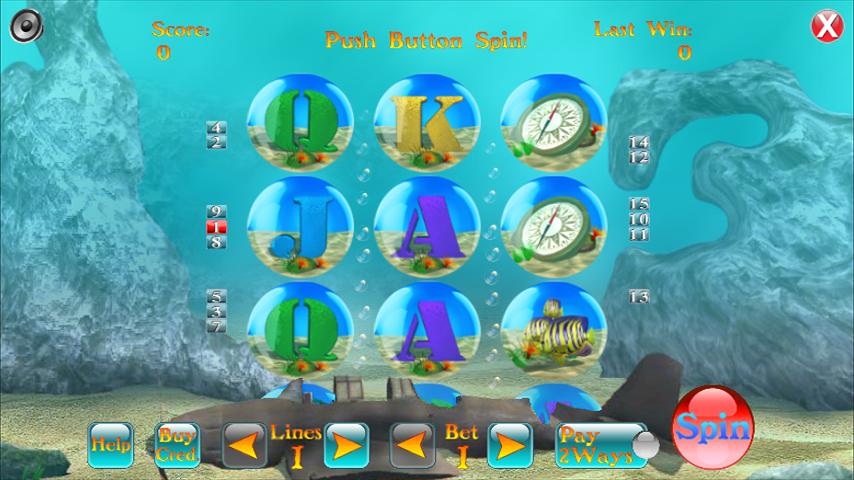Lower the Bet amount
Viewport: 854px width, 480px height.
pos(412,445)
